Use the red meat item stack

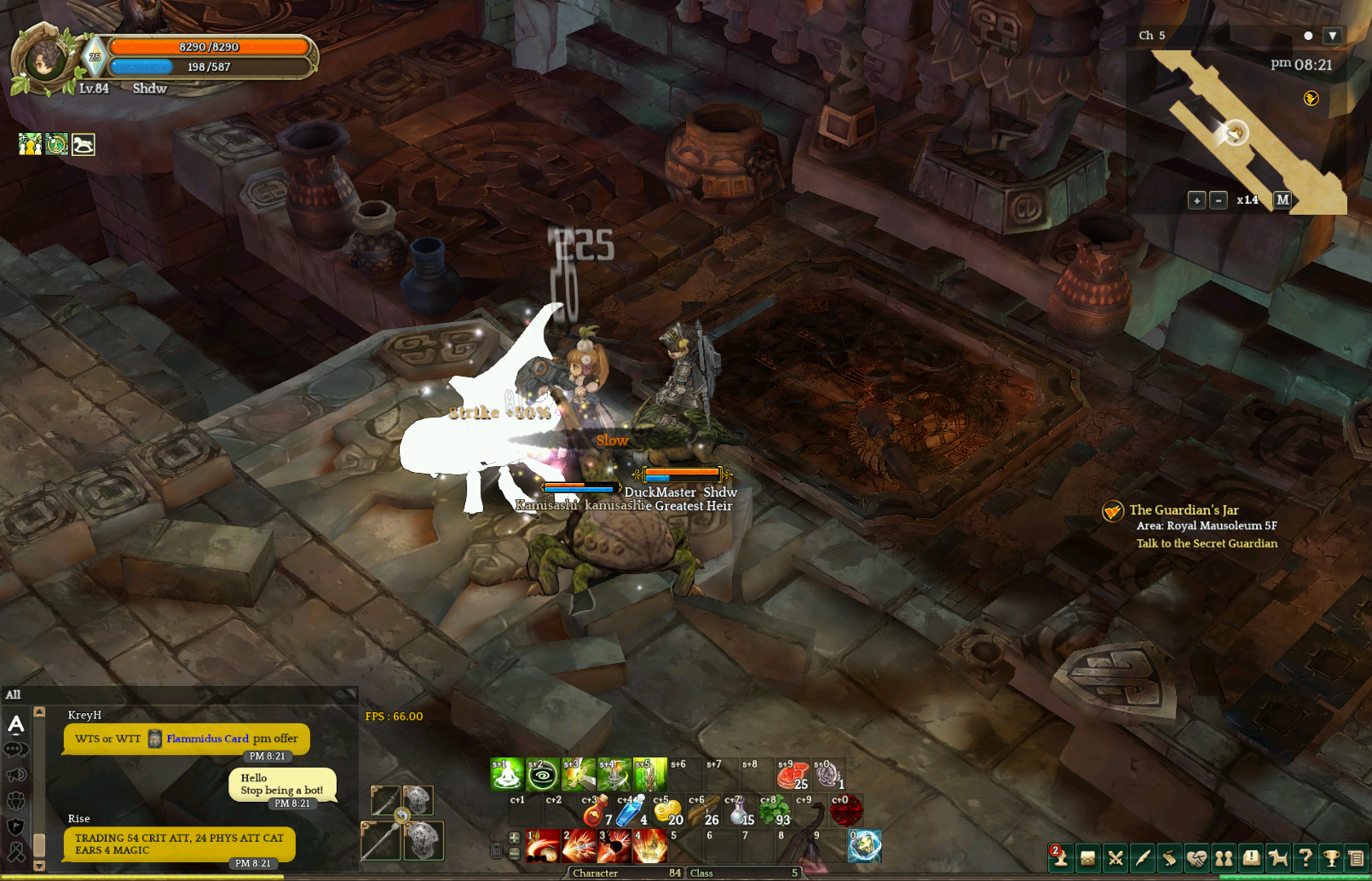point(793,774)
